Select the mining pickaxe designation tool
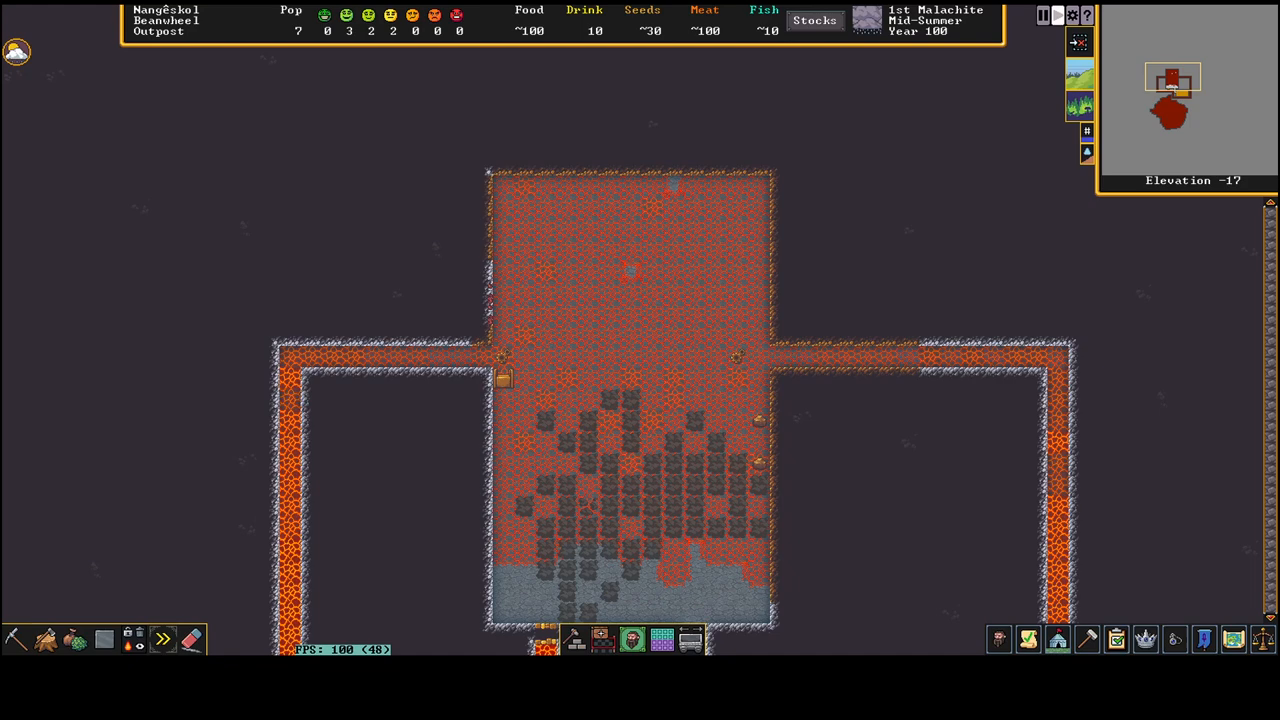Image resolution: width=1280 pixels, height=720 pixels. 15,638
